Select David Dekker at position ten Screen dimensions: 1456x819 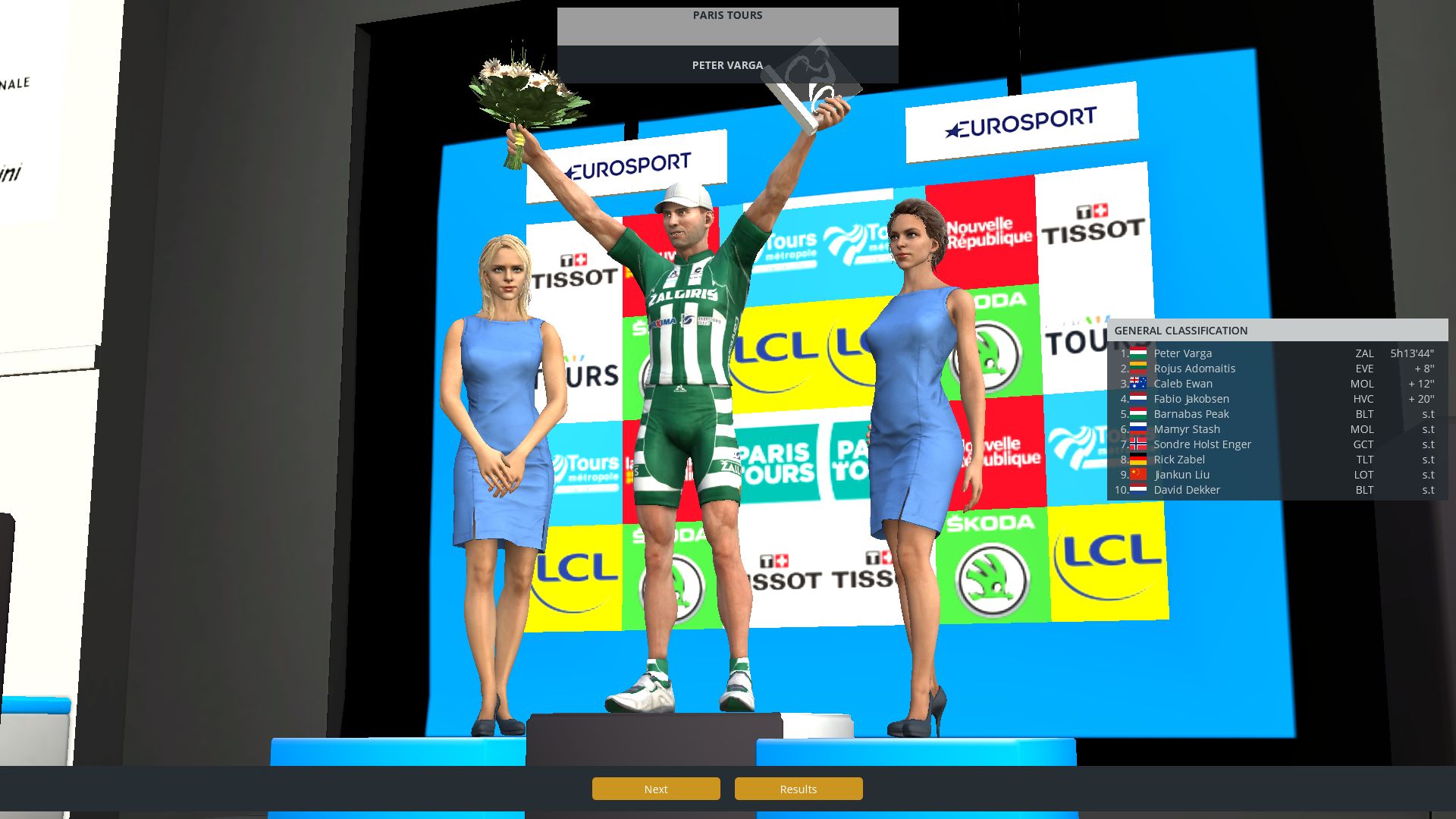(1187, 490)
